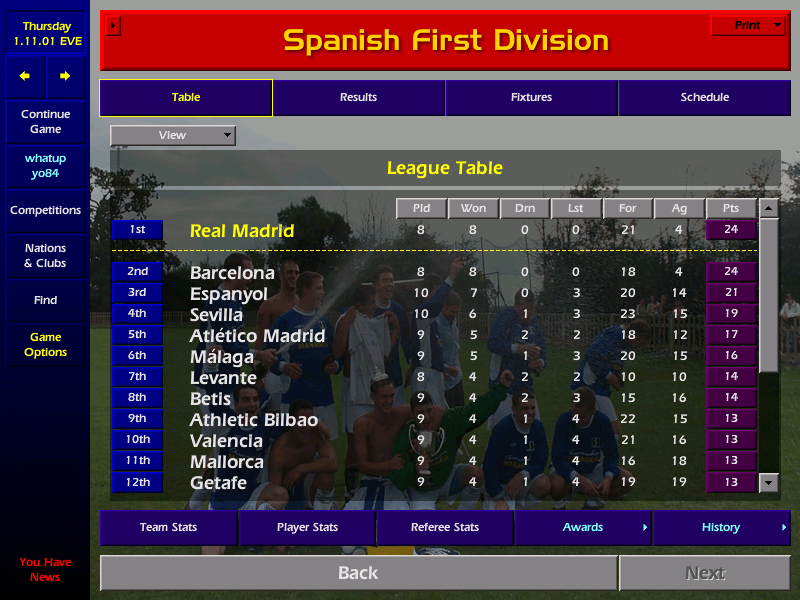
Task: Open the Print dropdown
Action: click(748, 26)
